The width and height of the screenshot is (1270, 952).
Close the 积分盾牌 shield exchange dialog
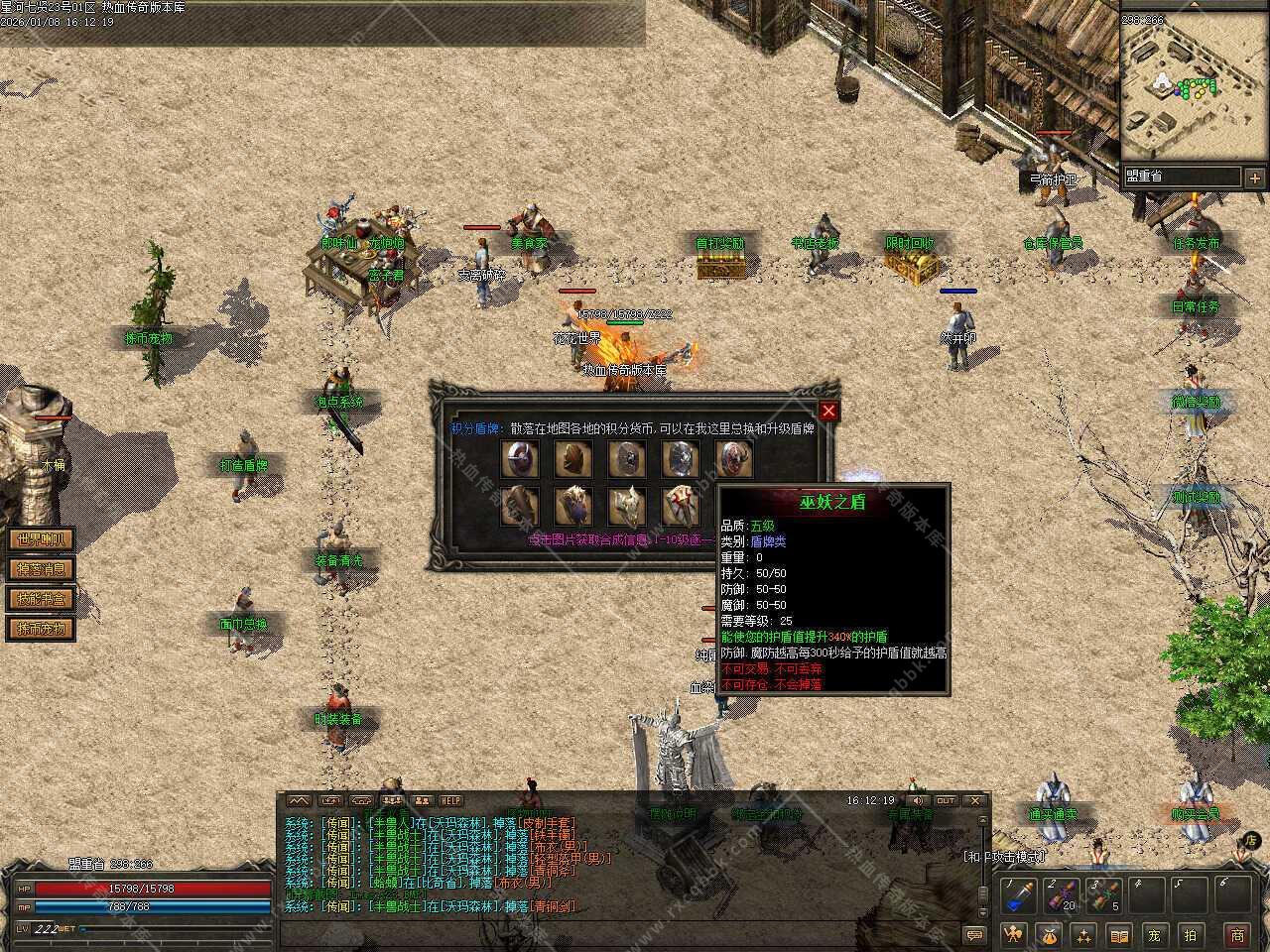pyautogui.click(x=828, y=411)
